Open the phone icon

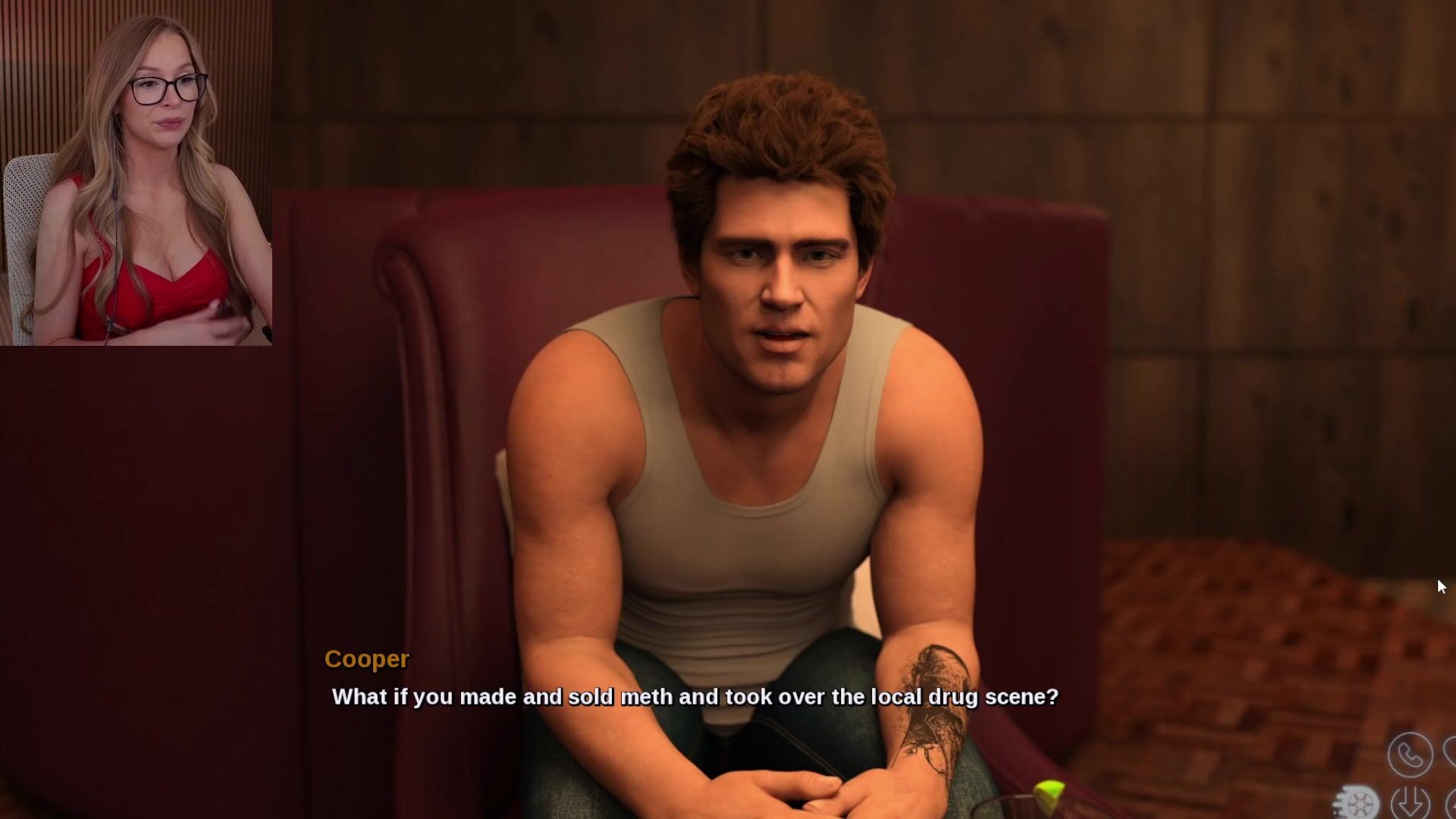click(x=1410, y=755)
